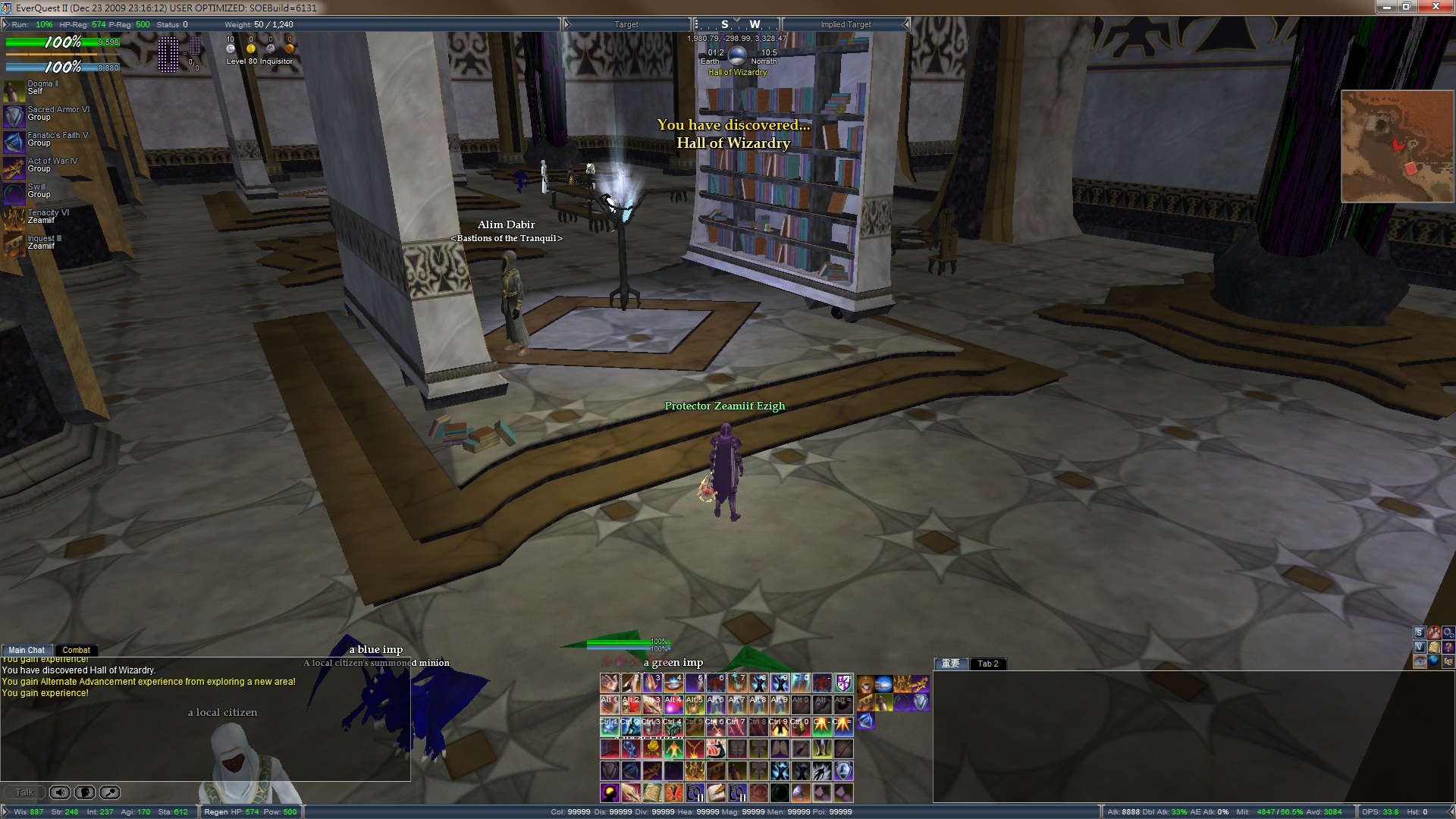1456x819 pixels.
Task: Activate the skull and red cross spell (Alt 2)
Action: tap(631, 704)
